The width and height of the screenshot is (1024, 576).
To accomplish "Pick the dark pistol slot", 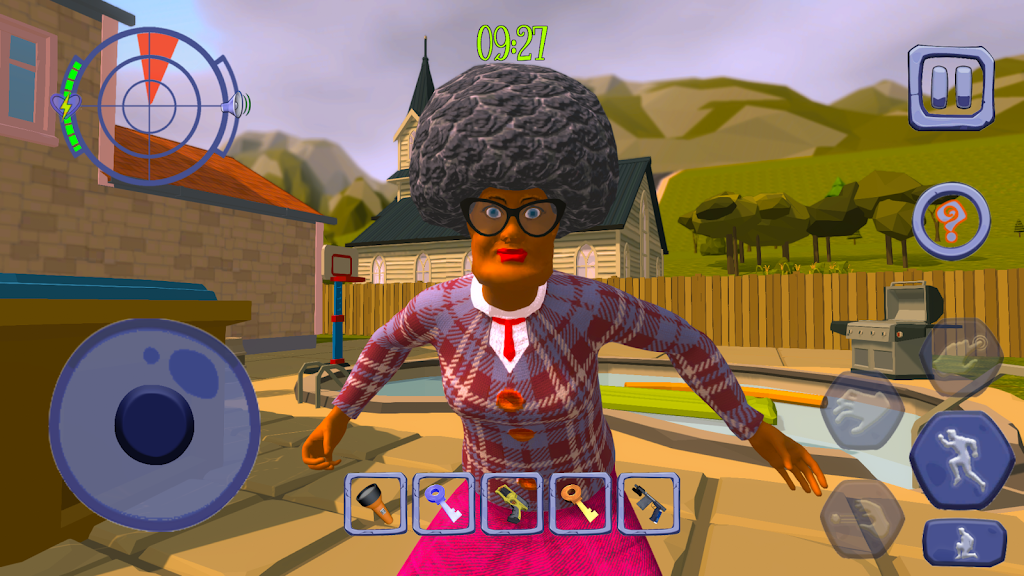I will [648, 503].
